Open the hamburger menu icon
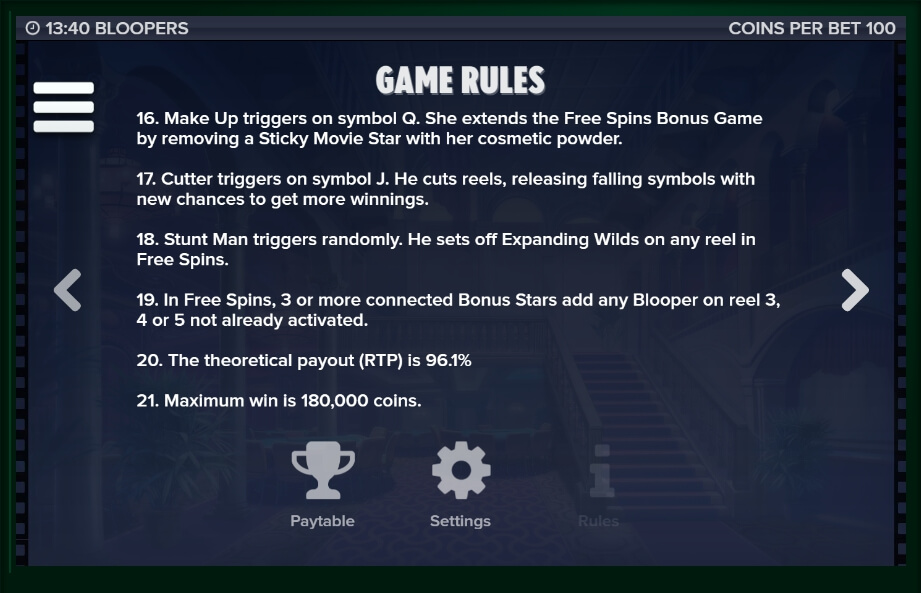 coord(64,107)
